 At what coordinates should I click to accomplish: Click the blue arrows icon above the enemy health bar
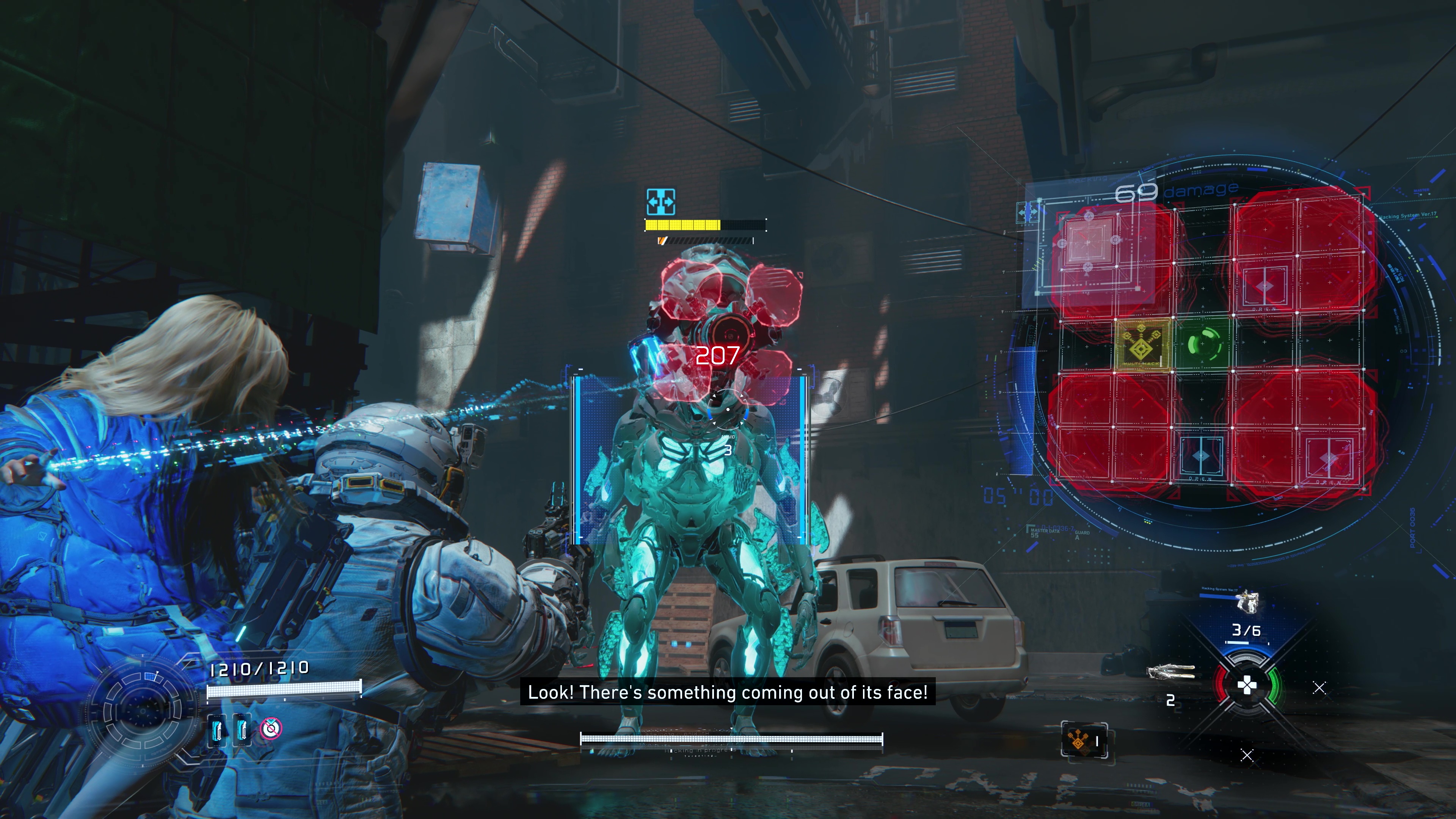coord(660,202)
